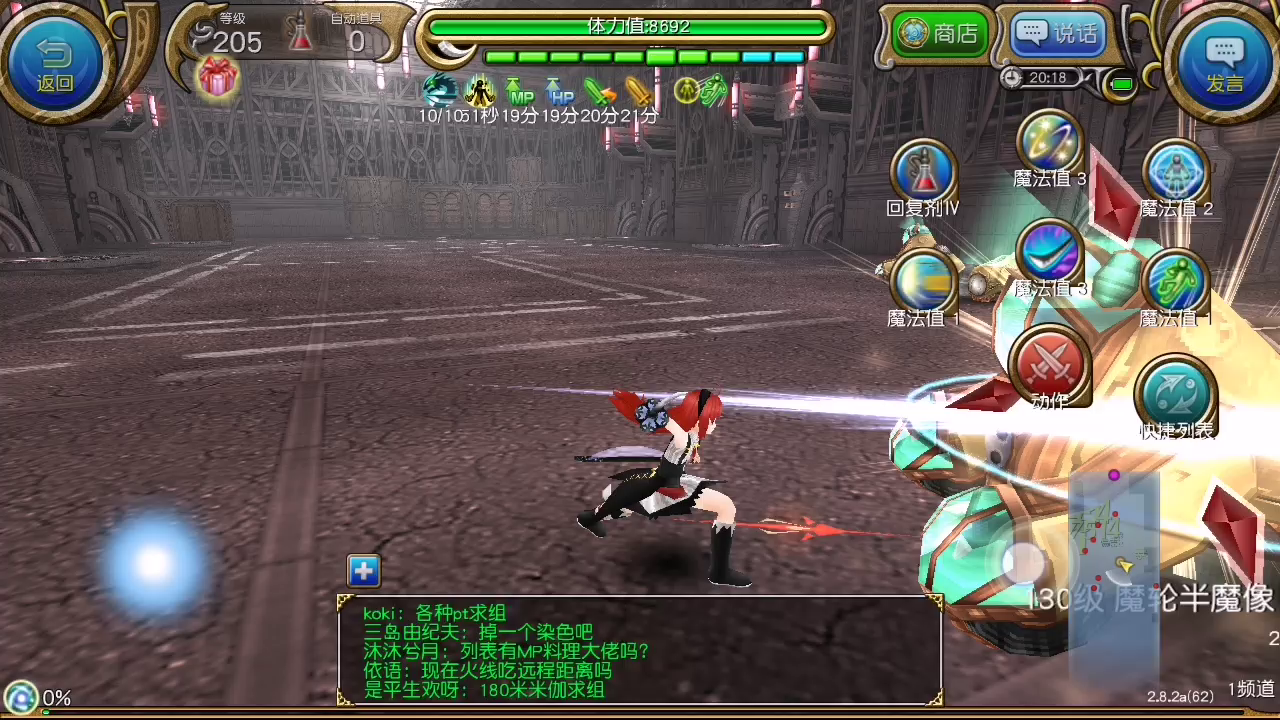Tap the 动作 crossed swords button
The image size is (1280, 720).
point(1049,364)
